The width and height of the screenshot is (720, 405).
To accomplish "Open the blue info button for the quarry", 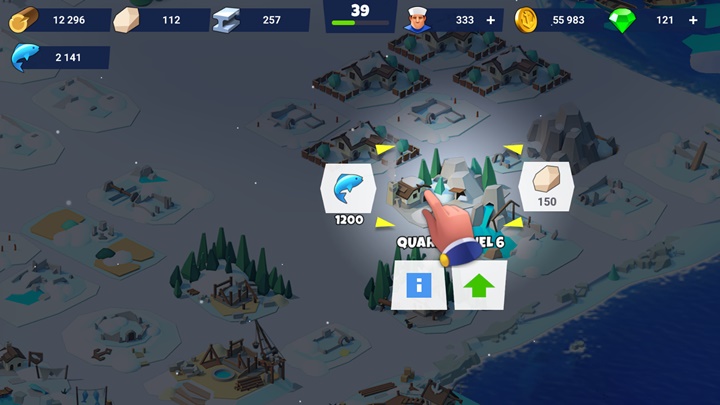I will (x=419, y=286).
